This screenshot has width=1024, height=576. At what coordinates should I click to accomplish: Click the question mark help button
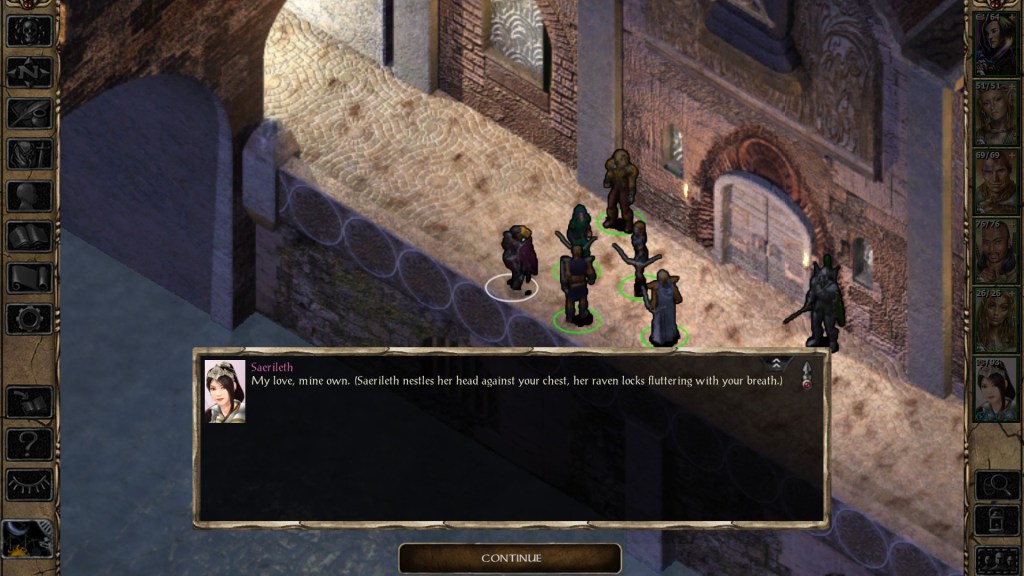29,443
